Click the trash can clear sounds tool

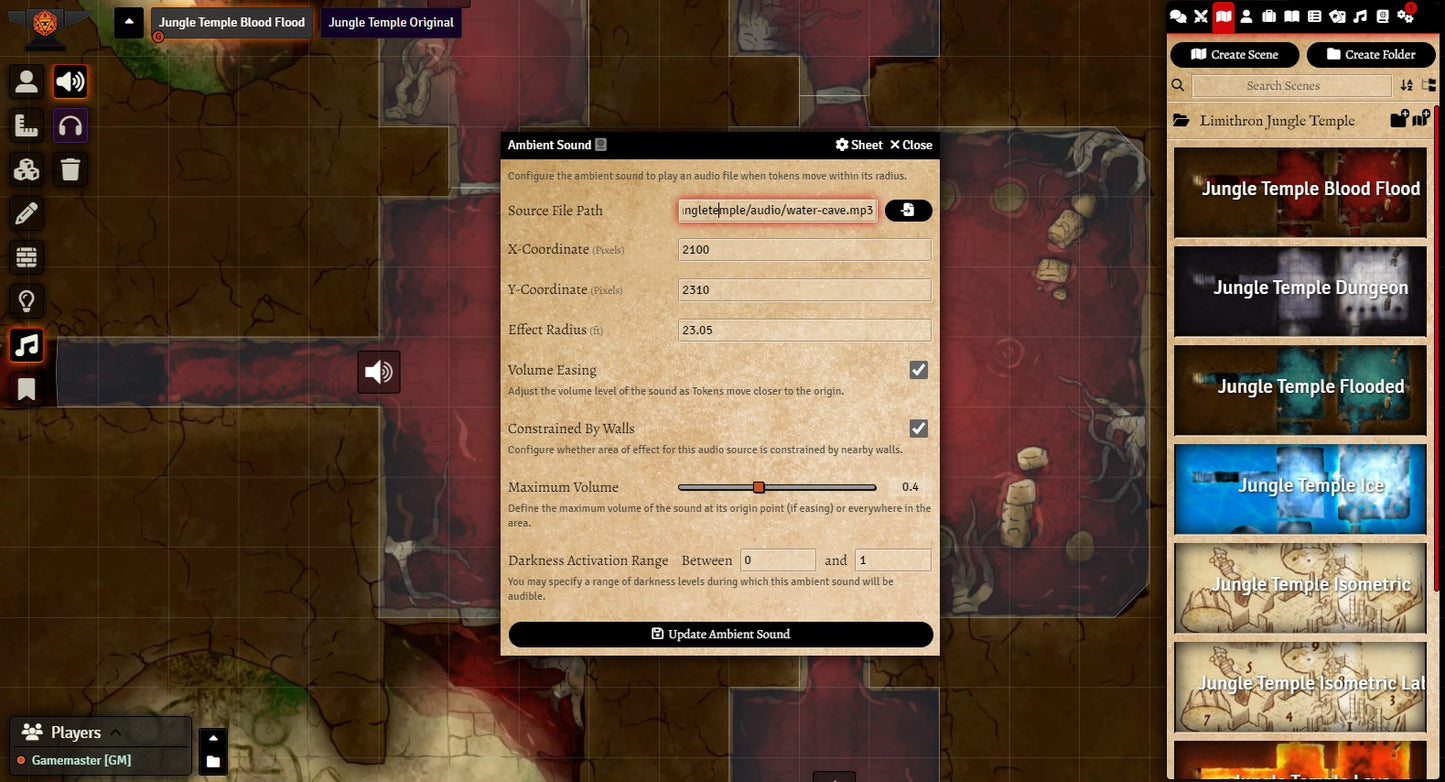(x=70, y=169)
